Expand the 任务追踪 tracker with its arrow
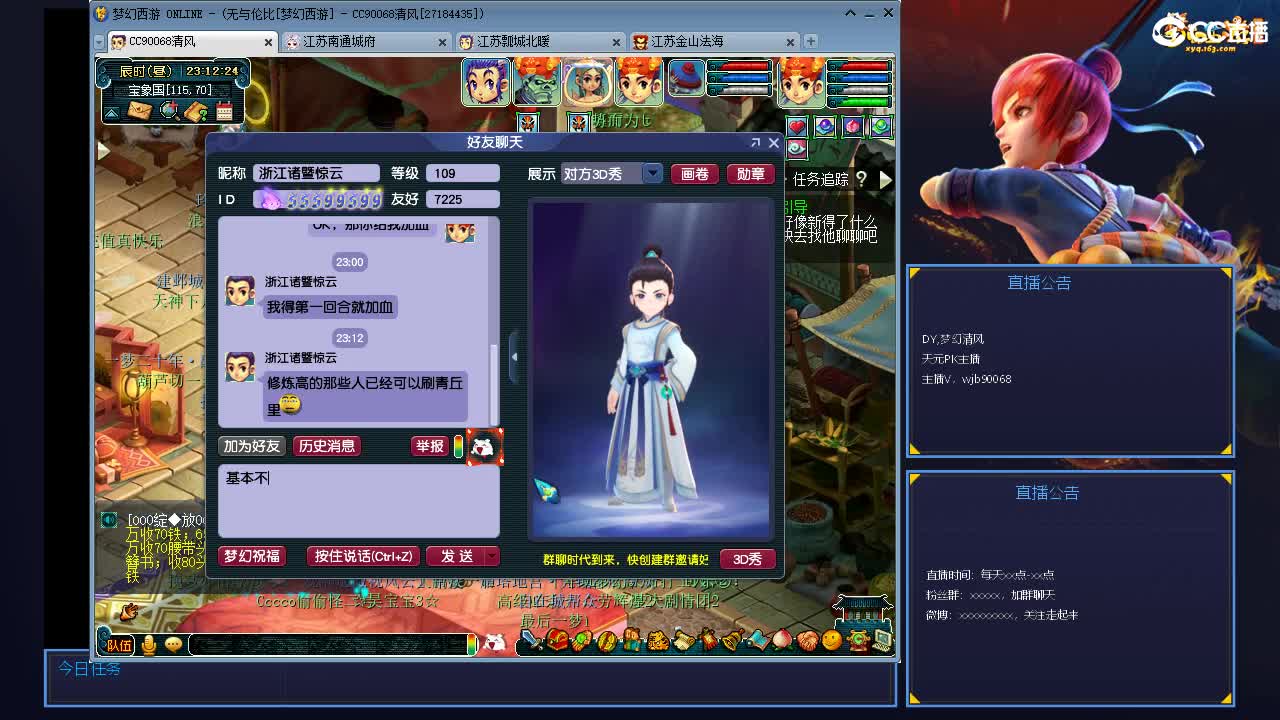This screenshot has width=1280, height=720. [x=884, y=180]
